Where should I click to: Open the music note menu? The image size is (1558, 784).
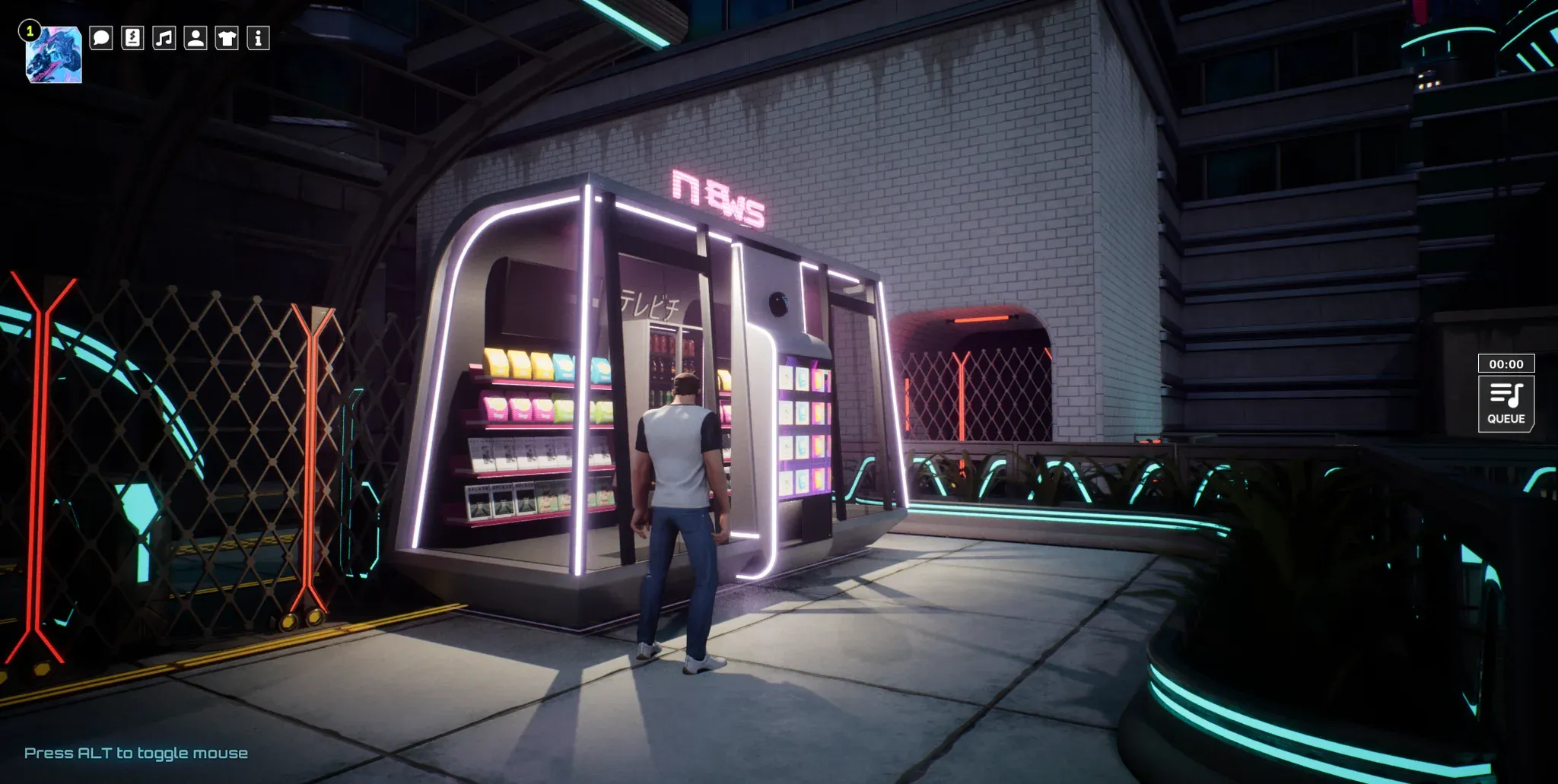click(x=164, y=38)
